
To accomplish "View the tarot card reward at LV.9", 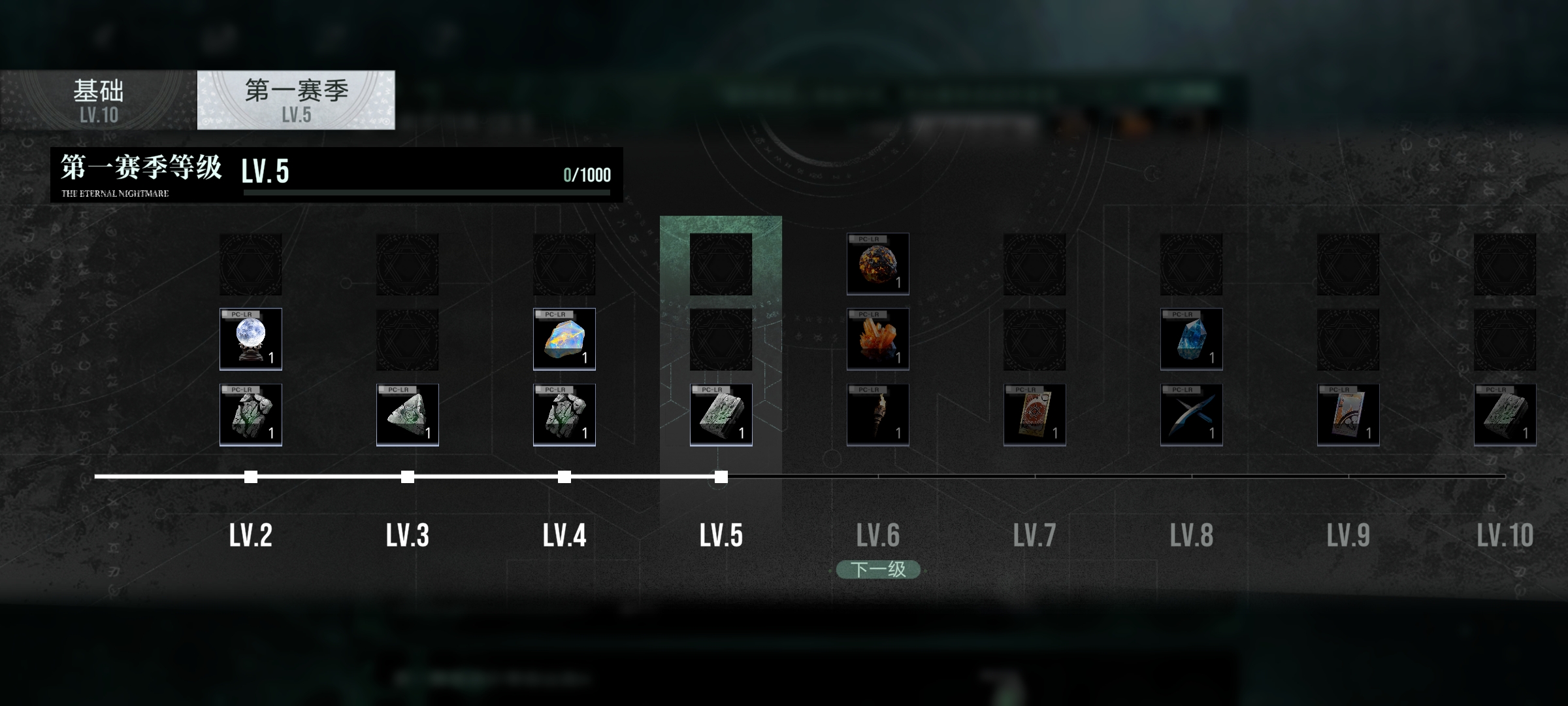I will tap(1348, 414).
